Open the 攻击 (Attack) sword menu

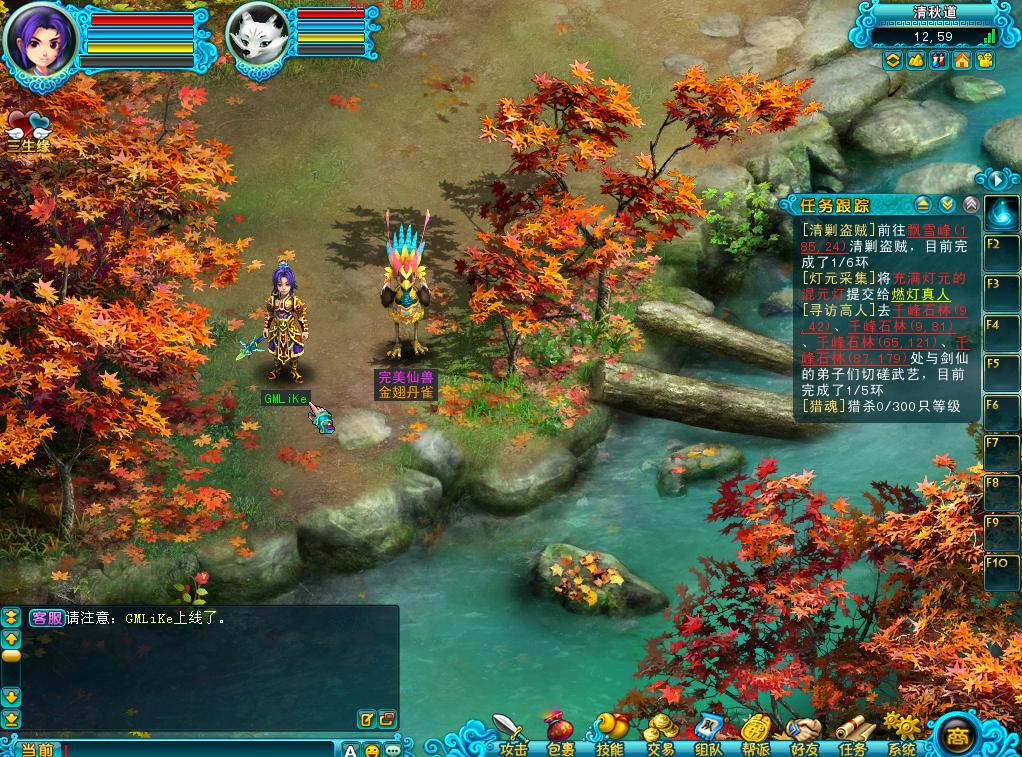(x=511, y=733)
